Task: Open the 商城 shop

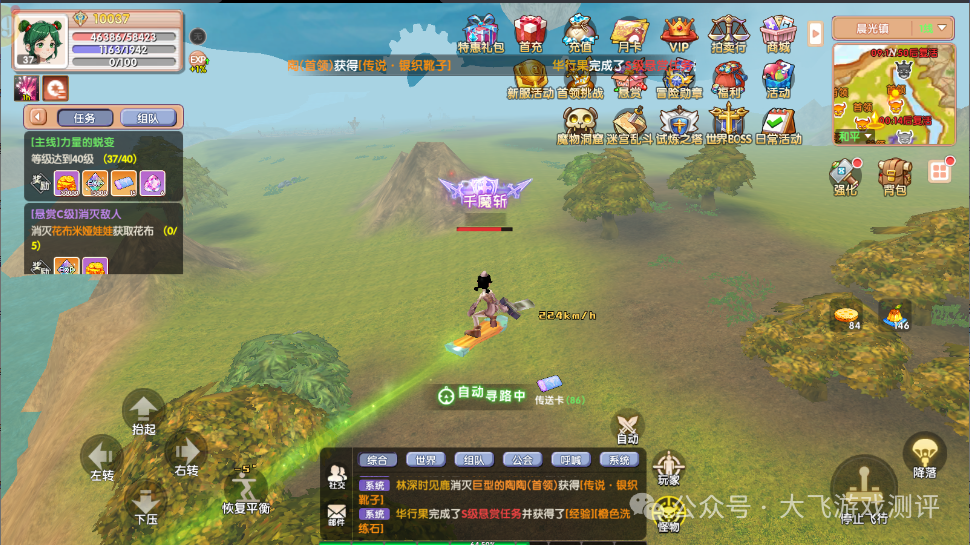Action: point(777,31)
